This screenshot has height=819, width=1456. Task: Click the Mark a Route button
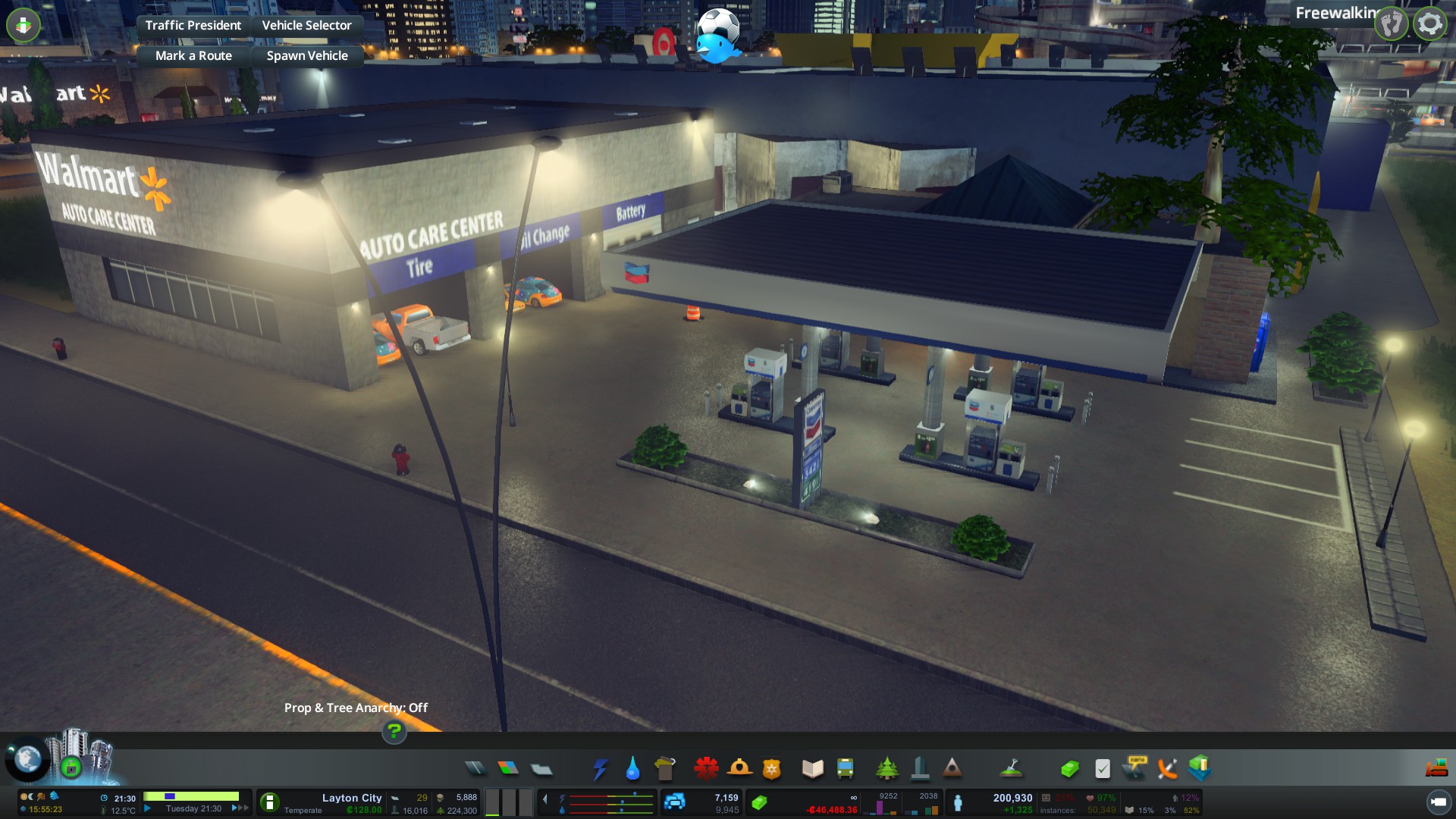click(x=193, y=55)
